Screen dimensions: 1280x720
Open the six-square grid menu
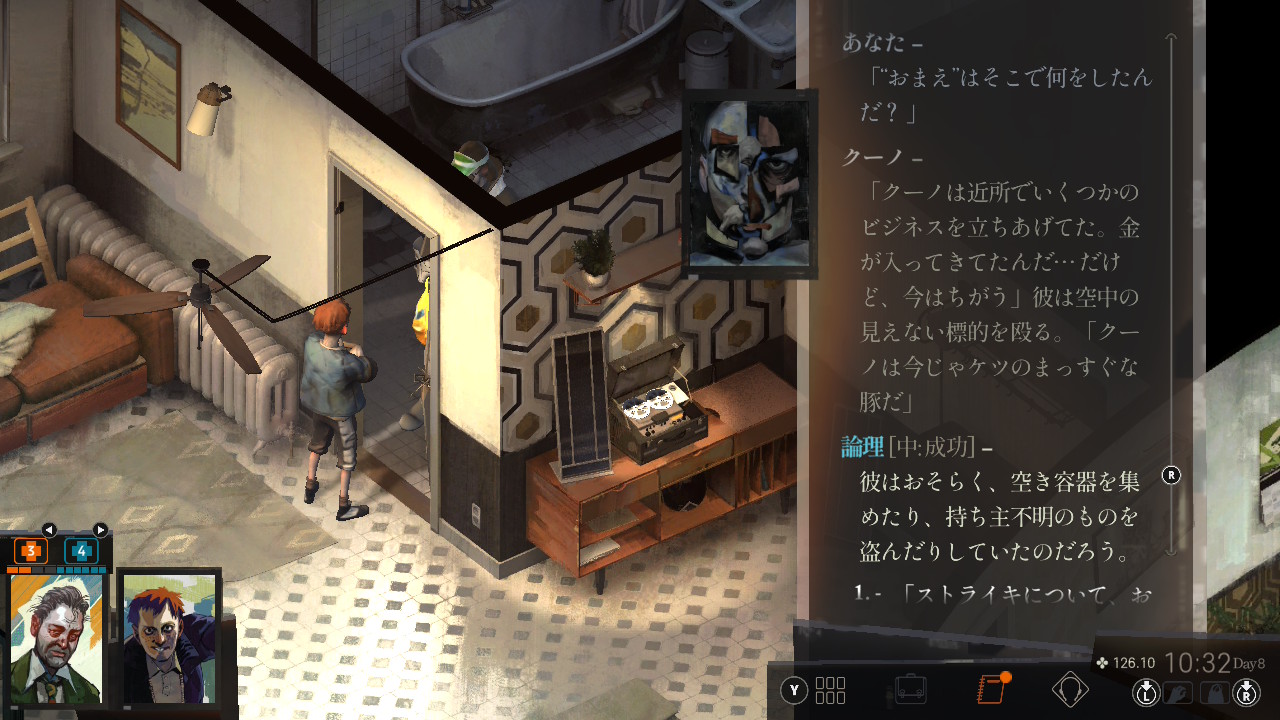tap(830, 690)
